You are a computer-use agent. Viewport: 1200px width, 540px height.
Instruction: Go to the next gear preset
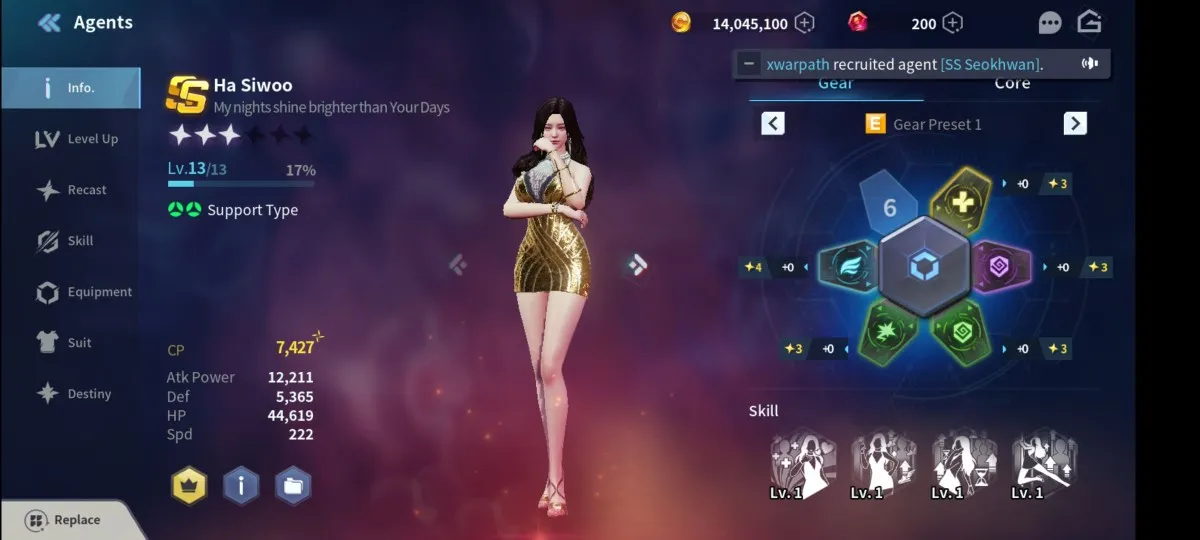coord(1075,123)
